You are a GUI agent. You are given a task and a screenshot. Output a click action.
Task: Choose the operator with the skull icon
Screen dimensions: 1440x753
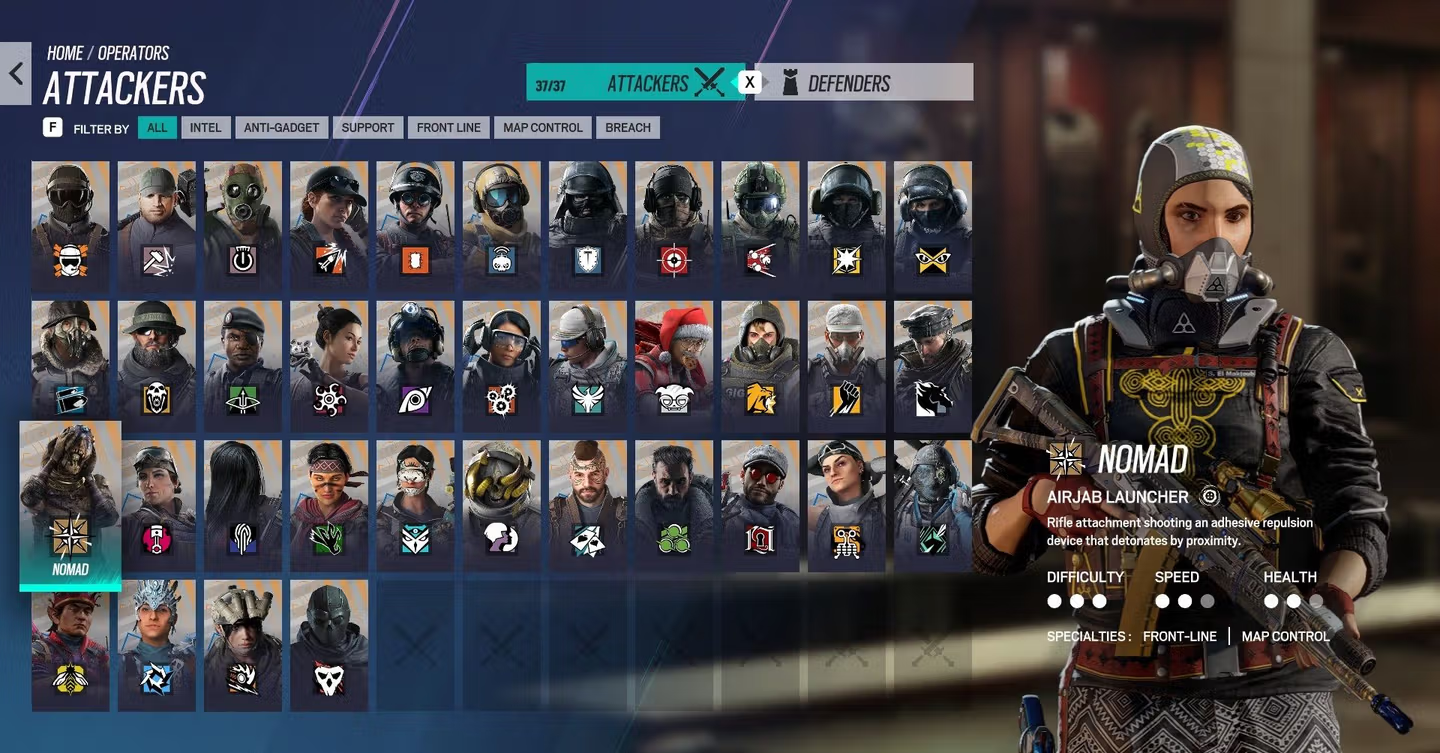[x=329, y=645]
